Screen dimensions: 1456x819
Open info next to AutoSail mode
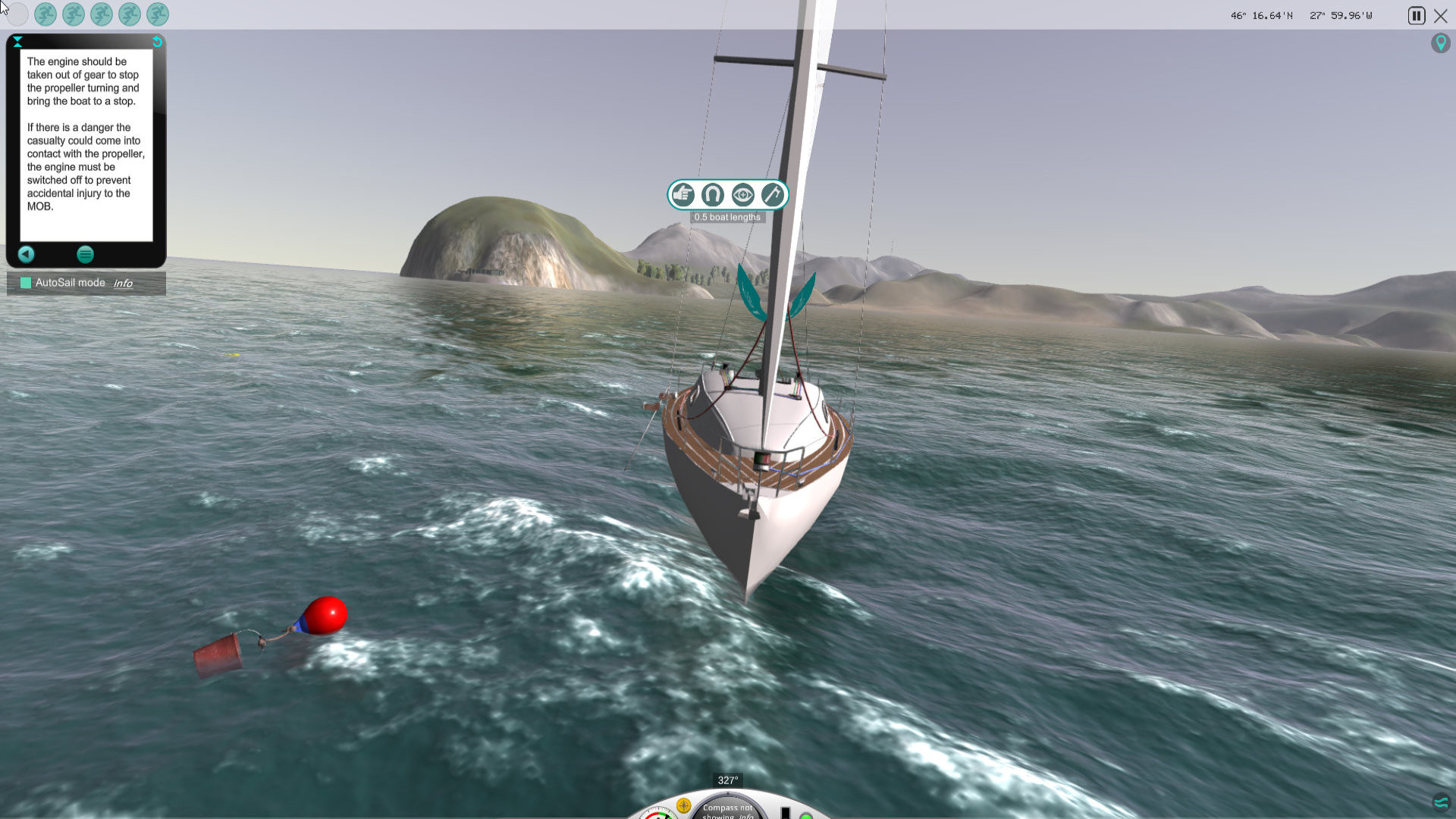pyautogui.click(x=124, y=283)
